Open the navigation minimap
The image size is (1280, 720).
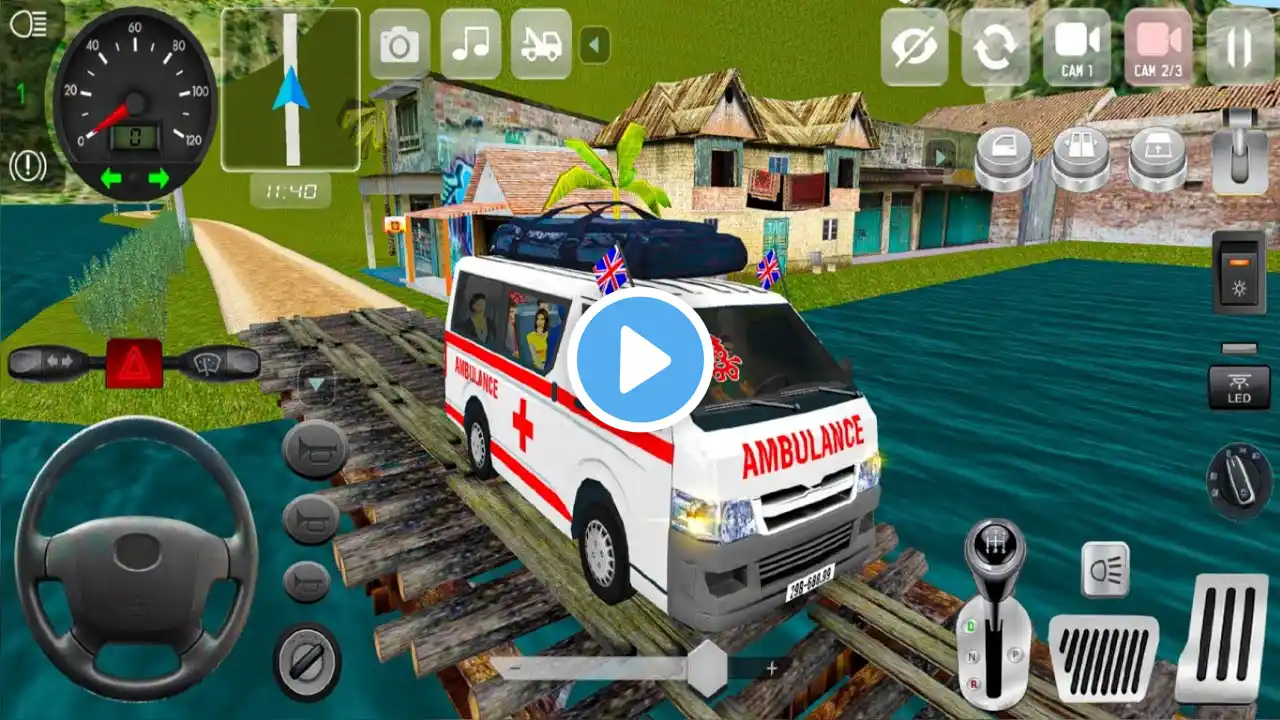(x=290, y=90)
